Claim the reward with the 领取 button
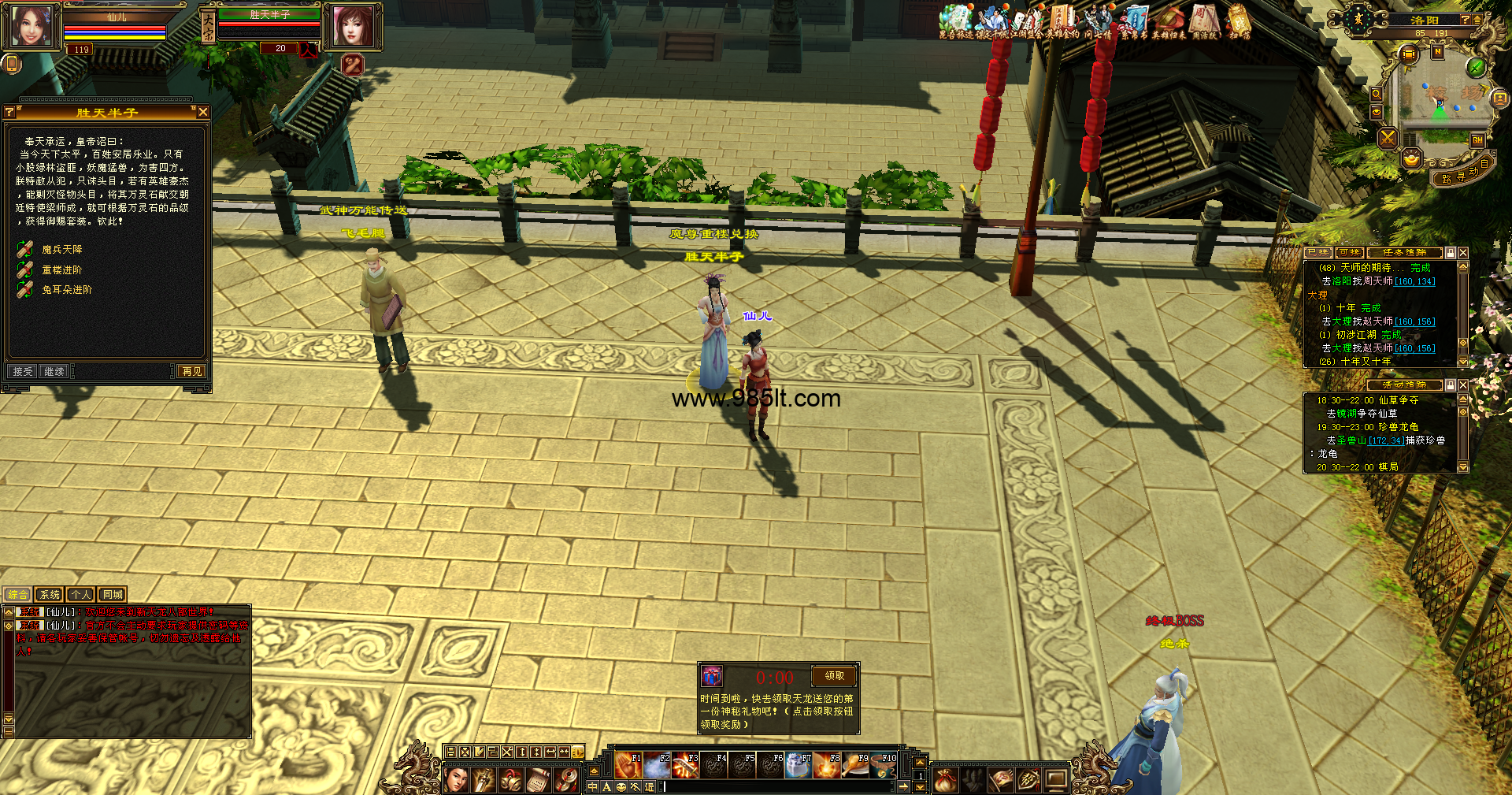This screenshot has height=795, width=1512. point(834,676)
